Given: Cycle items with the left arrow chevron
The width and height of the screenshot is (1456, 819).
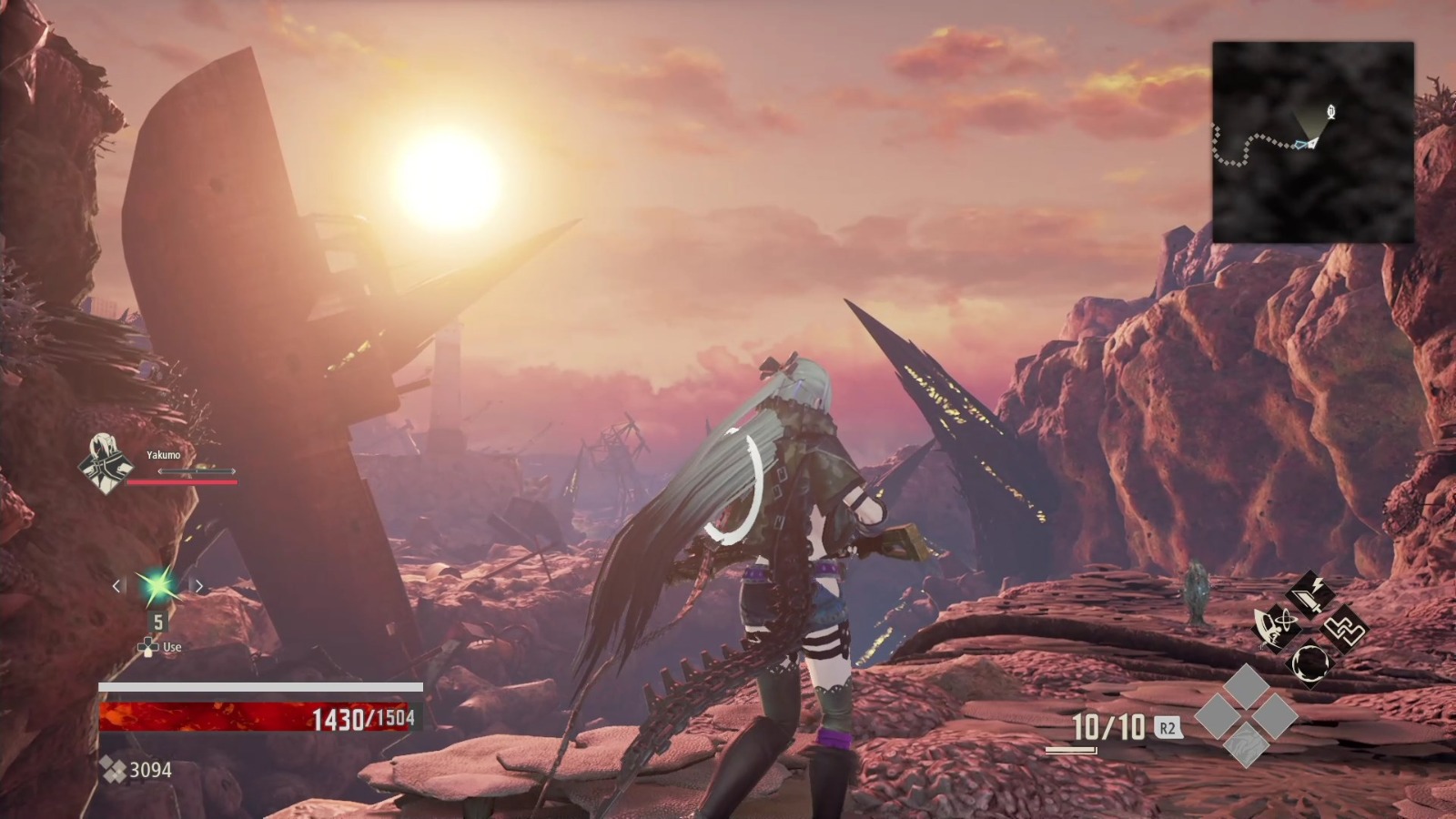Looking at the screenshot, I should tap(116, 585).
